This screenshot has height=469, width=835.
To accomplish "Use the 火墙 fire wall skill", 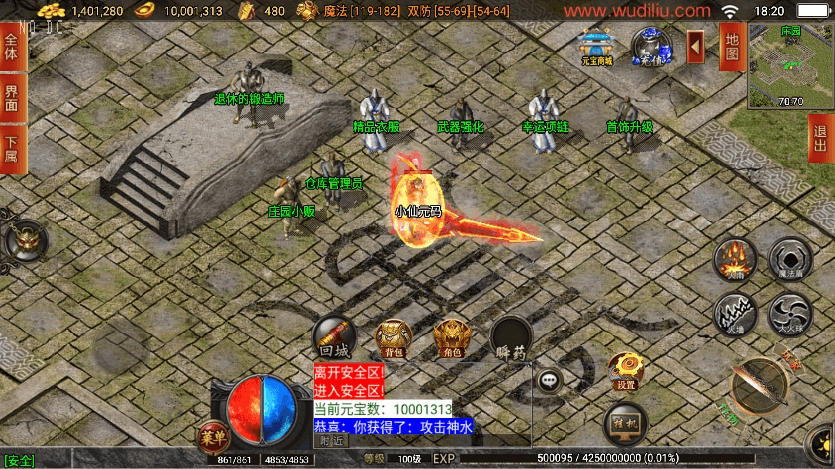I will tap(735, 314).
